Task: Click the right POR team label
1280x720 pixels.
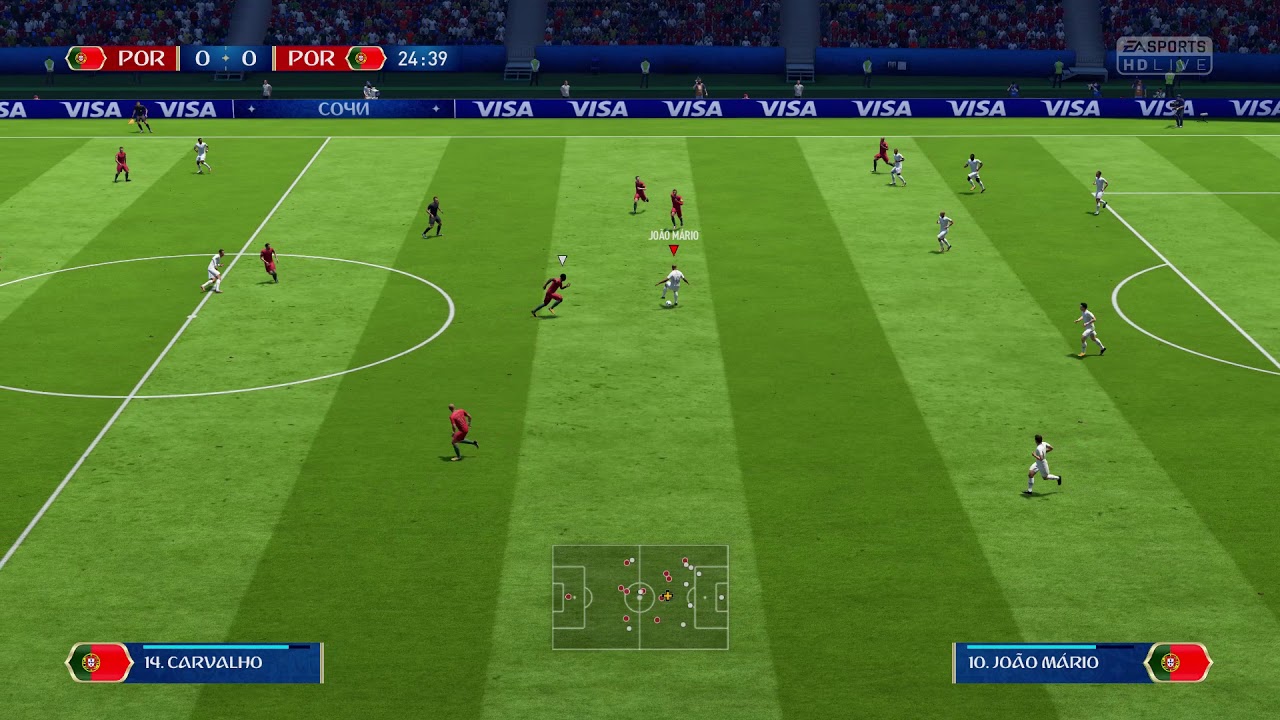Action: pyautogui.click(x=311, y=58)
